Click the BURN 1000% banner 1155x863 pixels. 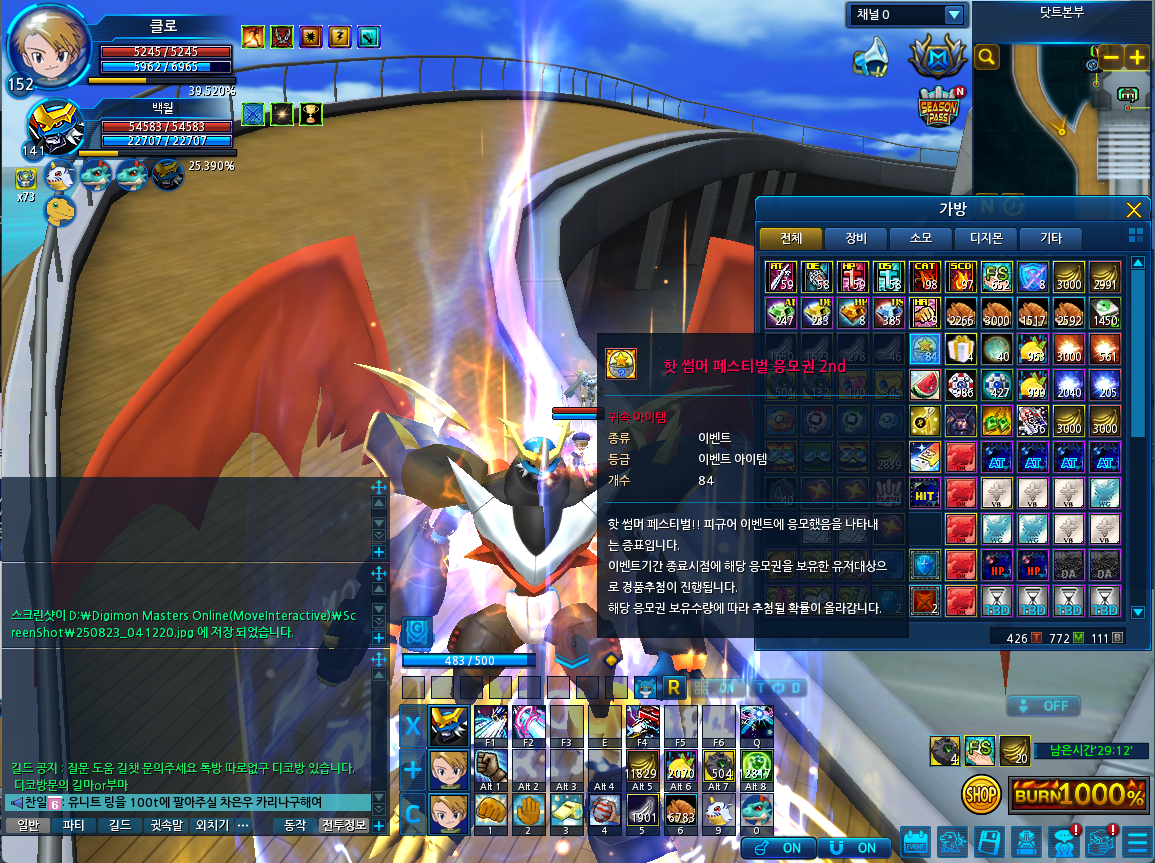coord(1078,795)
